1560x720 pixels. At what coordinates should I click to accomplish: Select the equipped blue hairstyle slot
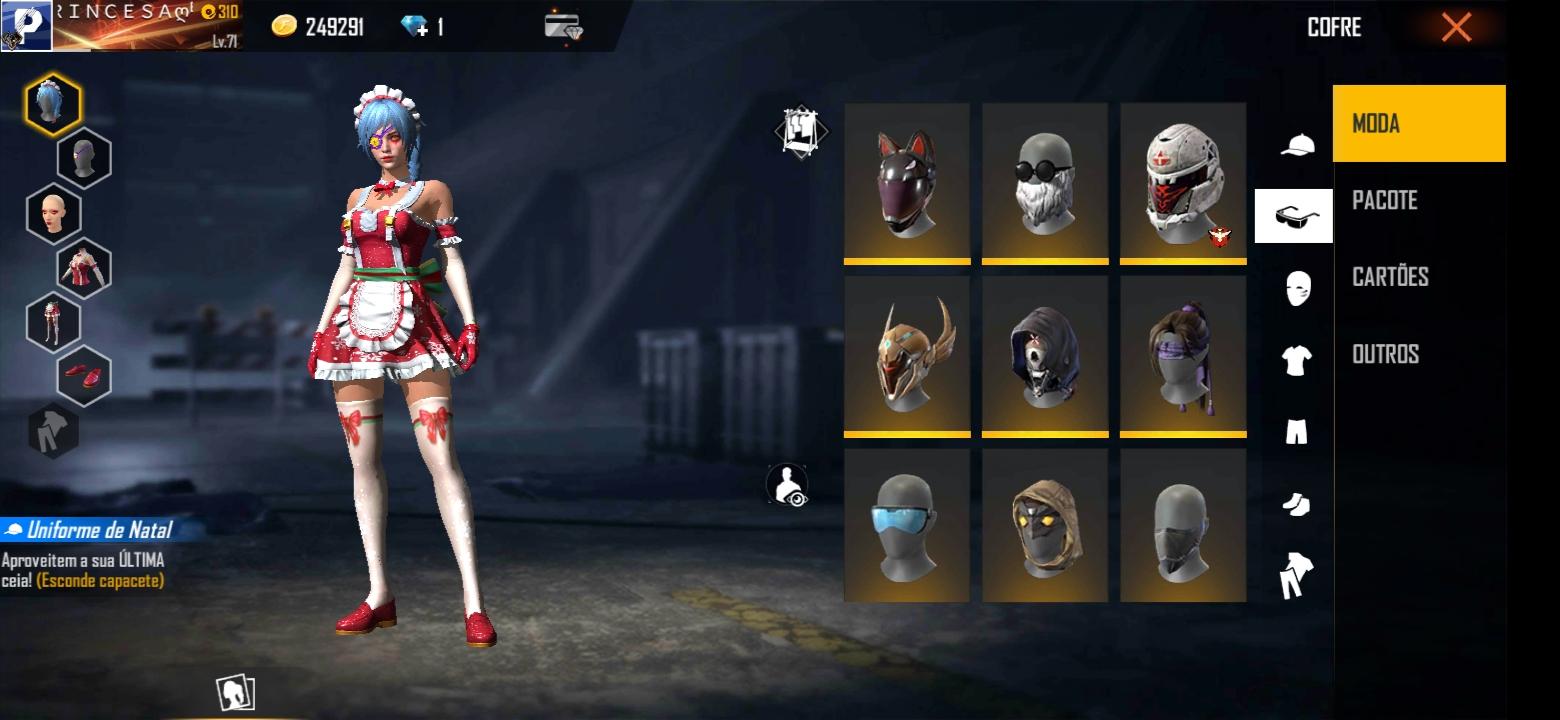click(x=52, y=101)
